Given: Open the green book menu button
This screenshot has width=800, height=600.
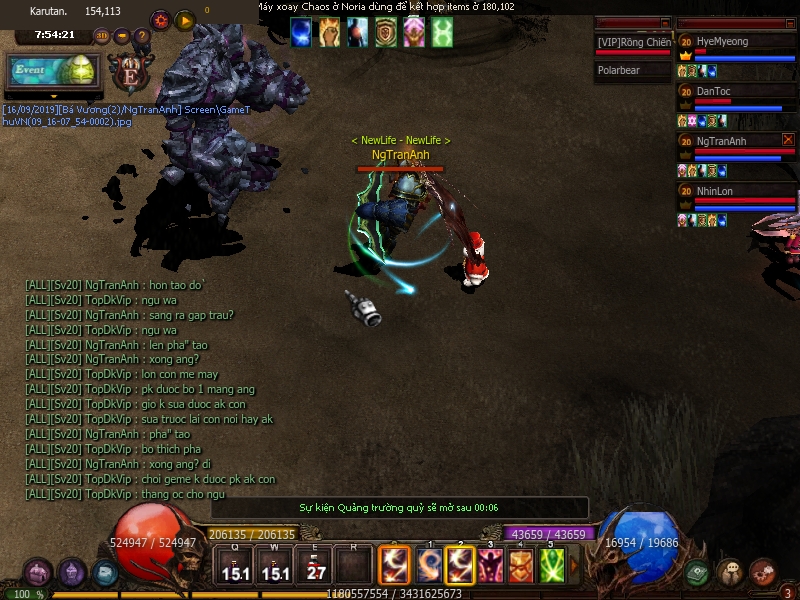Looking at the screenshot, I should pyautogui.click(x=699, y=572).
